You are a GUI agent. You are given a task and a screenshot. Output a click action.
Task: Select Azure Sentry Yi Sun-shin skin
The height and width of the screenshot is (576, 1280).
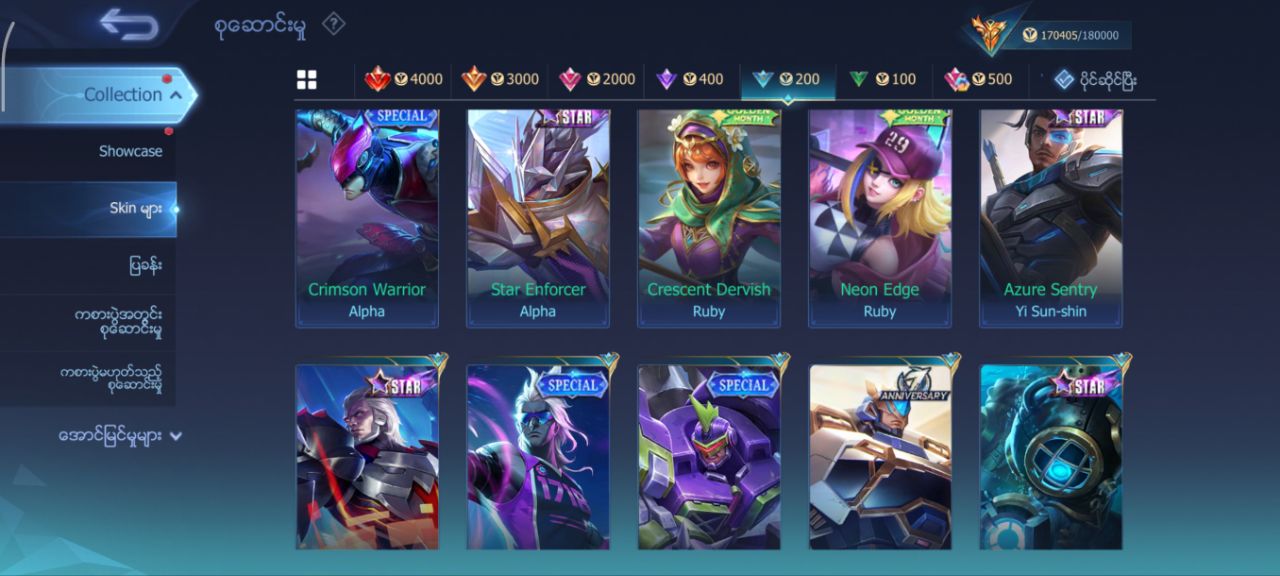[1051, 218]
